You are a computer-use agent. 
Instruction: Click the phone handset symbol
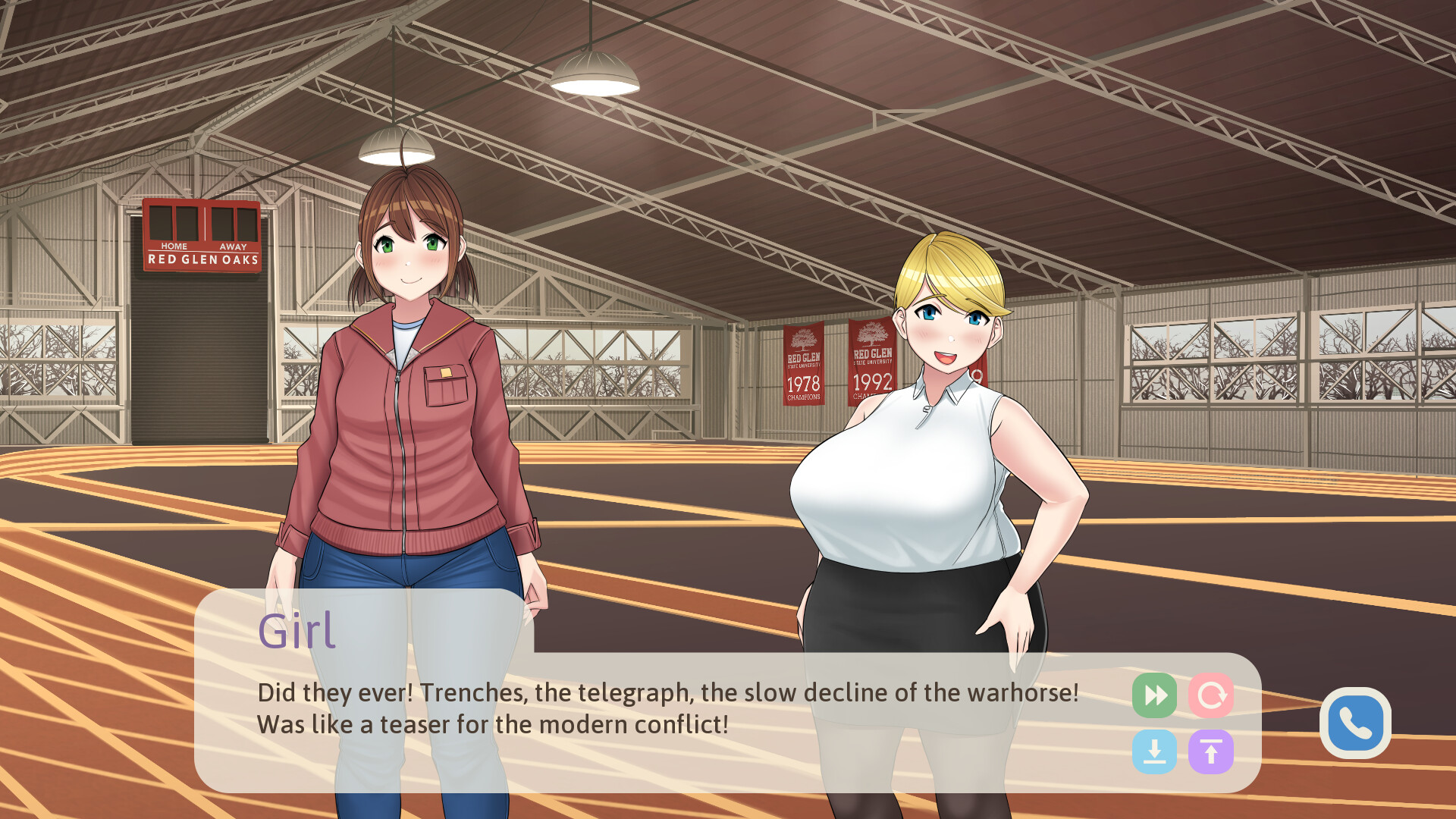click(x=1356, y=723)
